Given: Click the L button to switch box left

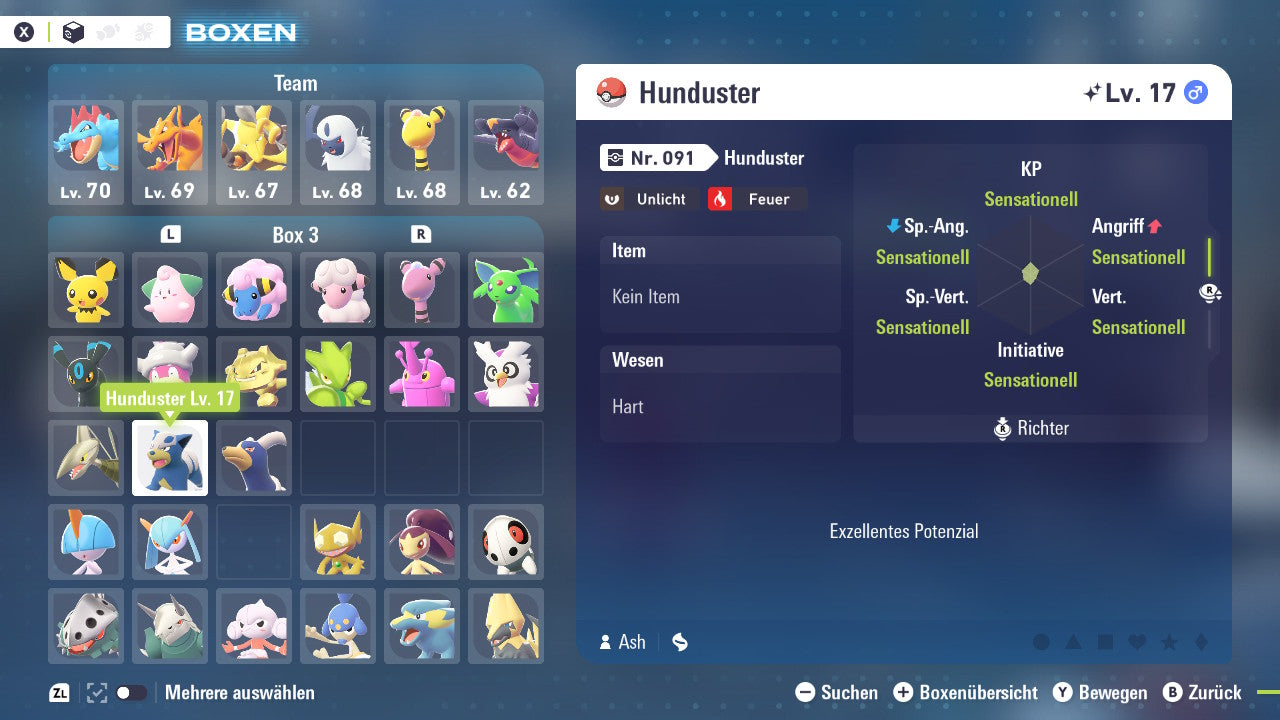Looking at the screenshot, I should pyautogui.click(x=170, y=235).
